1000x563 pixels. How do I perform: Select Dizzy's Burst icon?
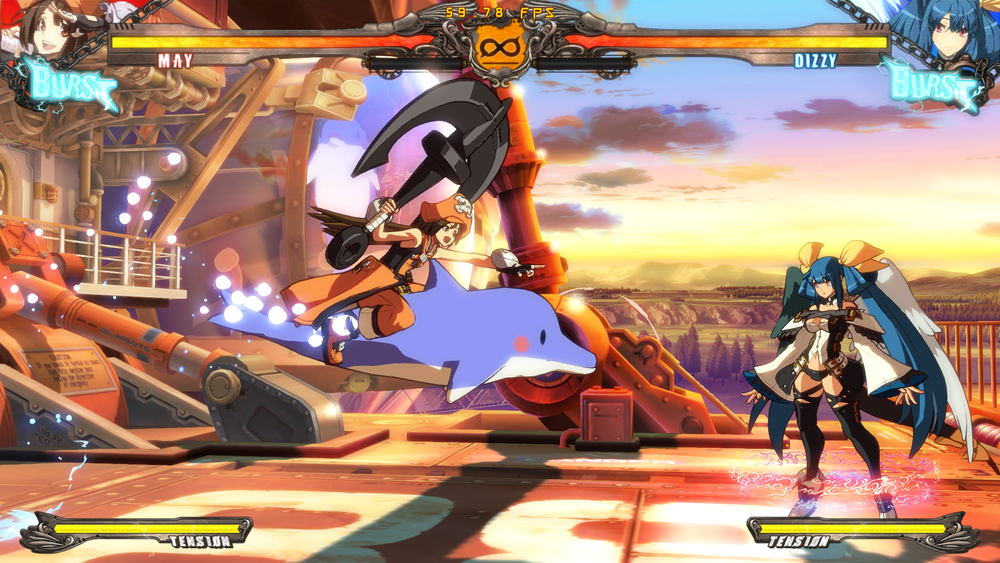point(930,84)
